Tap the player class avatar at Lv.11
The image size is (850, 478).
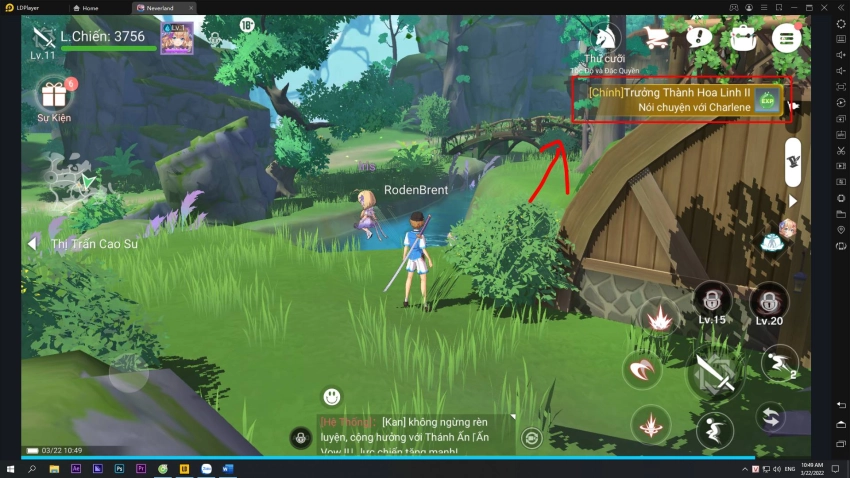tap(43, 38)
